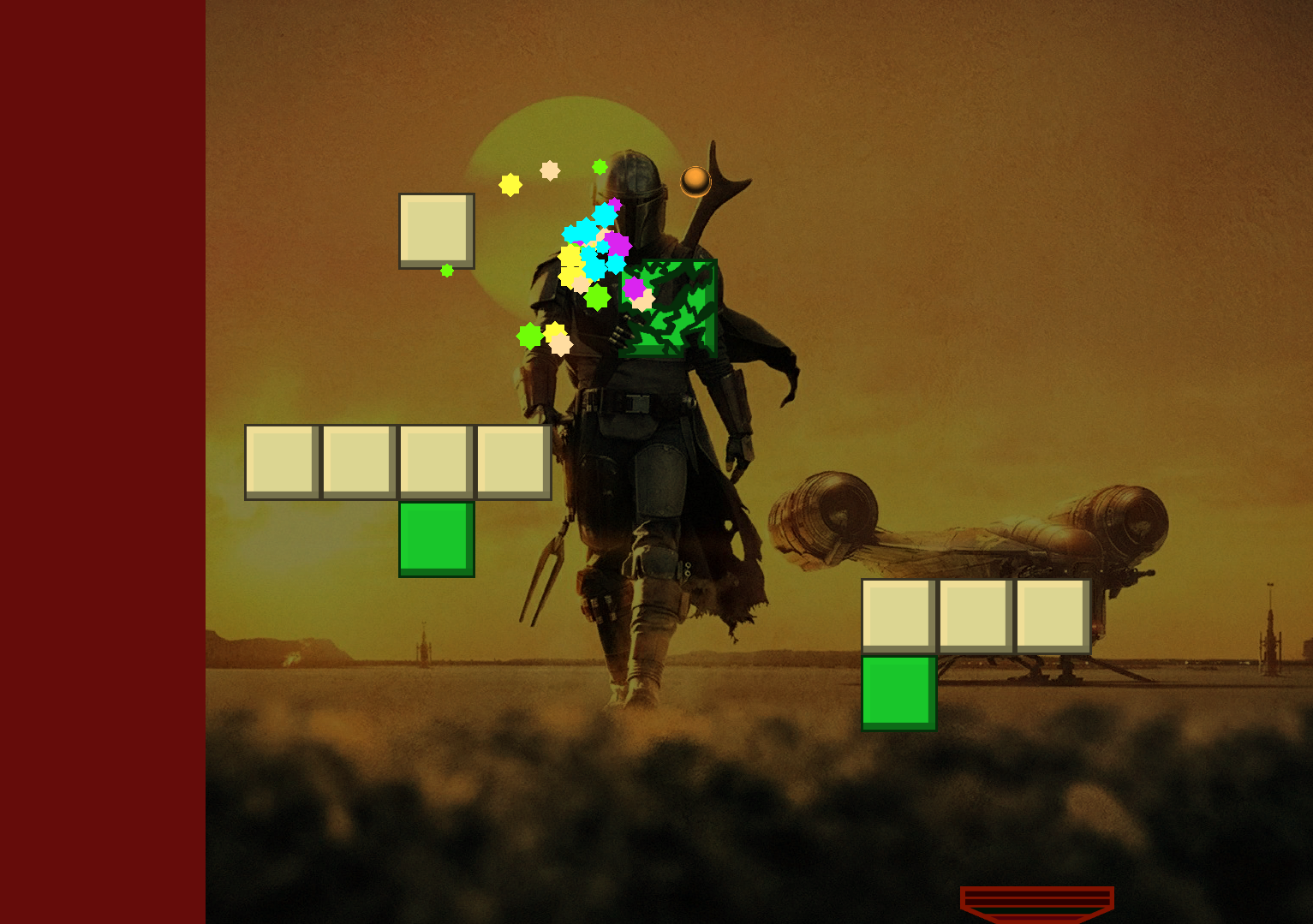This screenshot has width=1313, height=924.
Task: Select the green camouflage power-up brick
Action: [x=666, y=308]
